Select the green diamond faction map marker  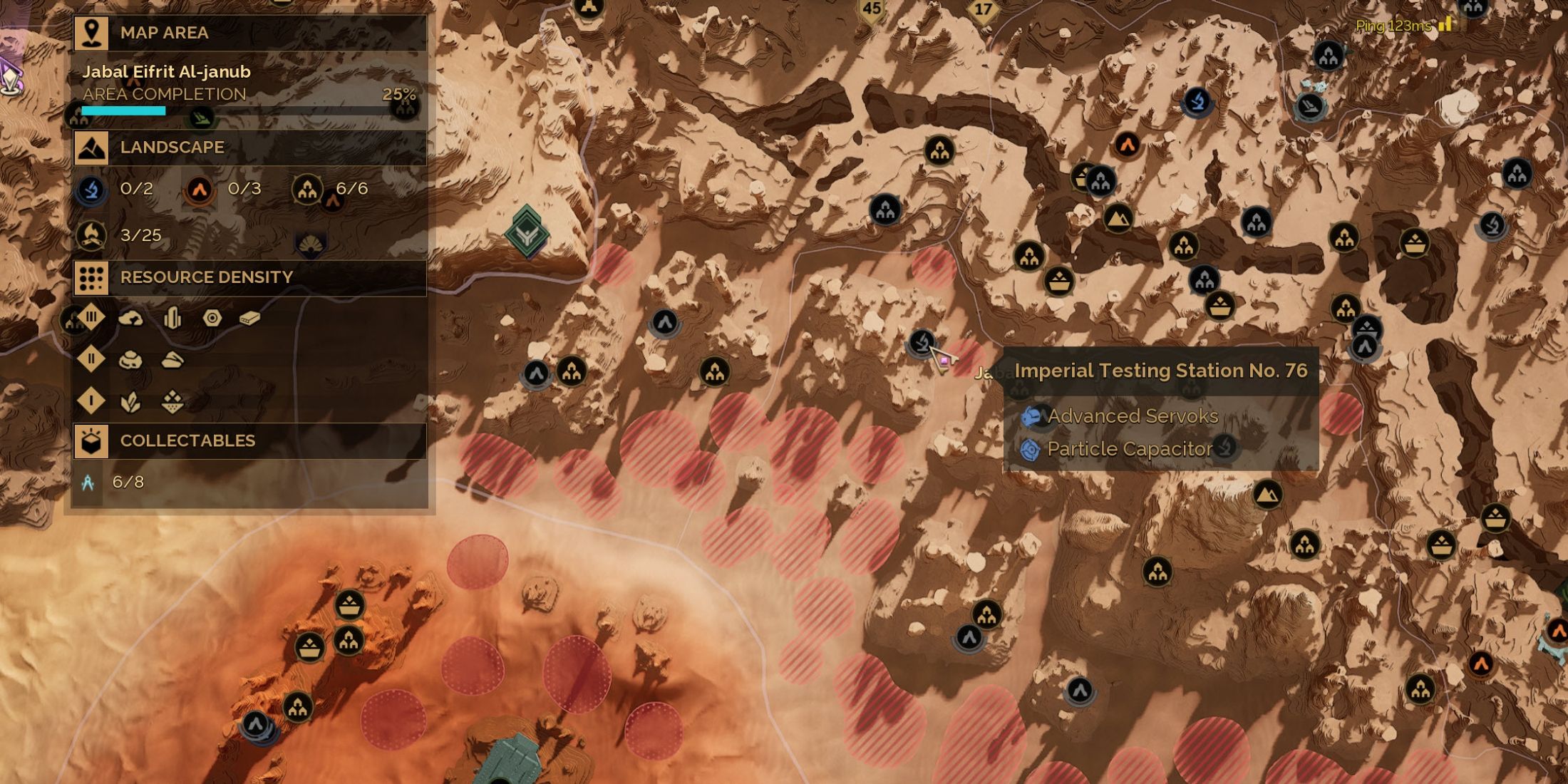pyautogui.click(x=527, y=232)
